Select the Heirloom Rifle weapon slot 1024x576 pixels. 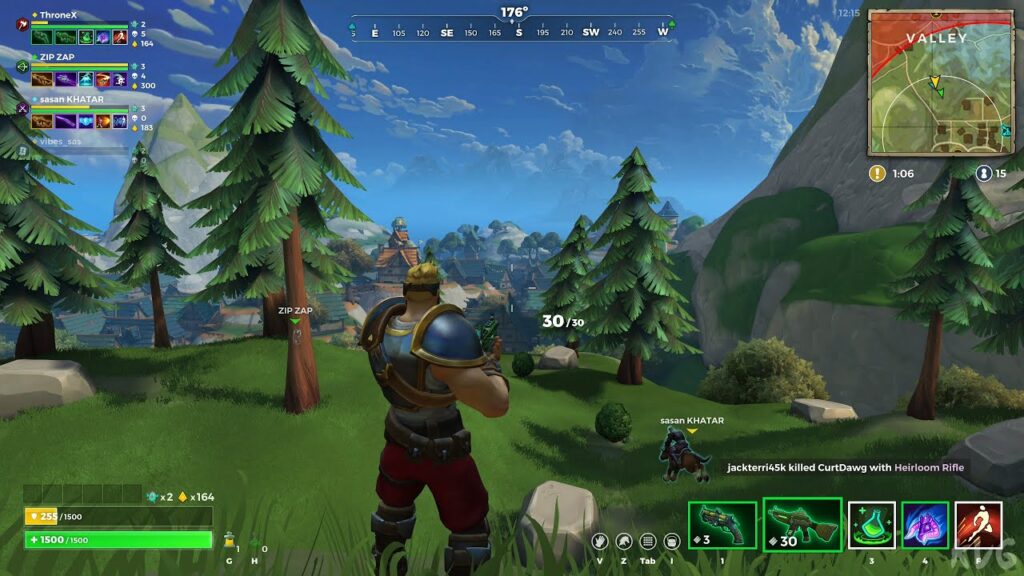(800, 524)
